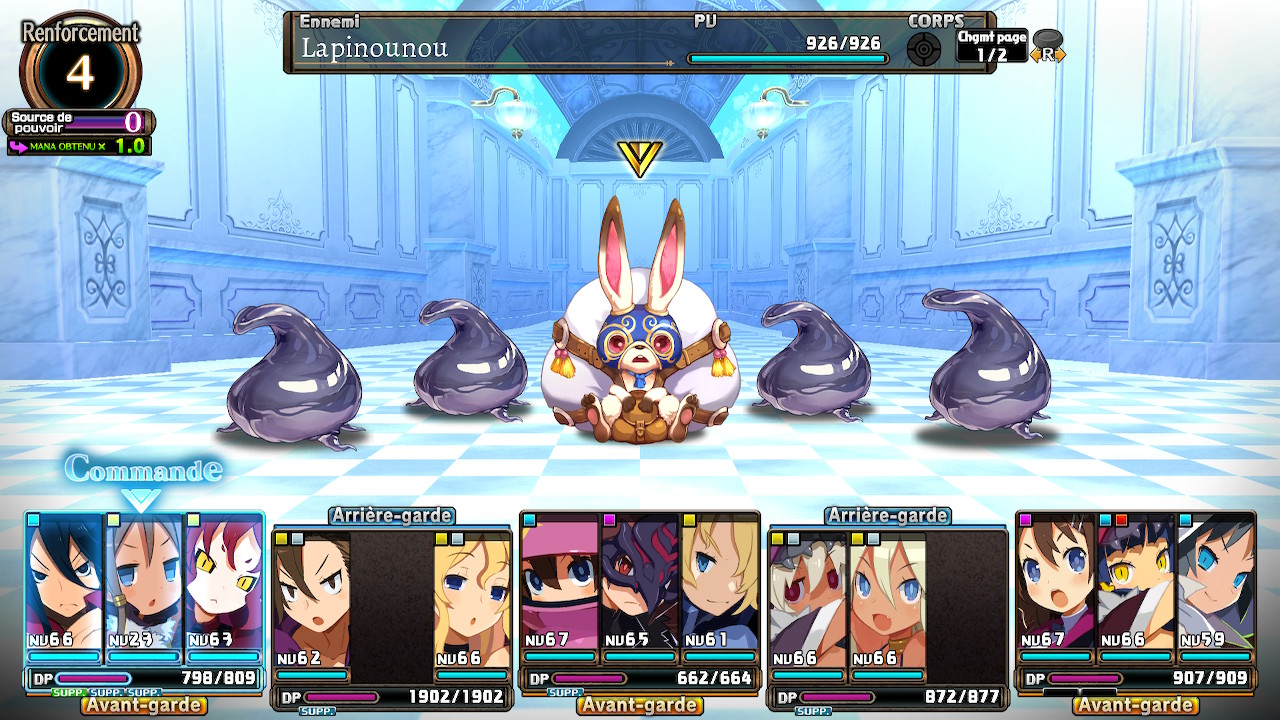The image size is (1280, 720).
Task: Toggle the magenta square on the center brigade card
Action: click(609, 520)
